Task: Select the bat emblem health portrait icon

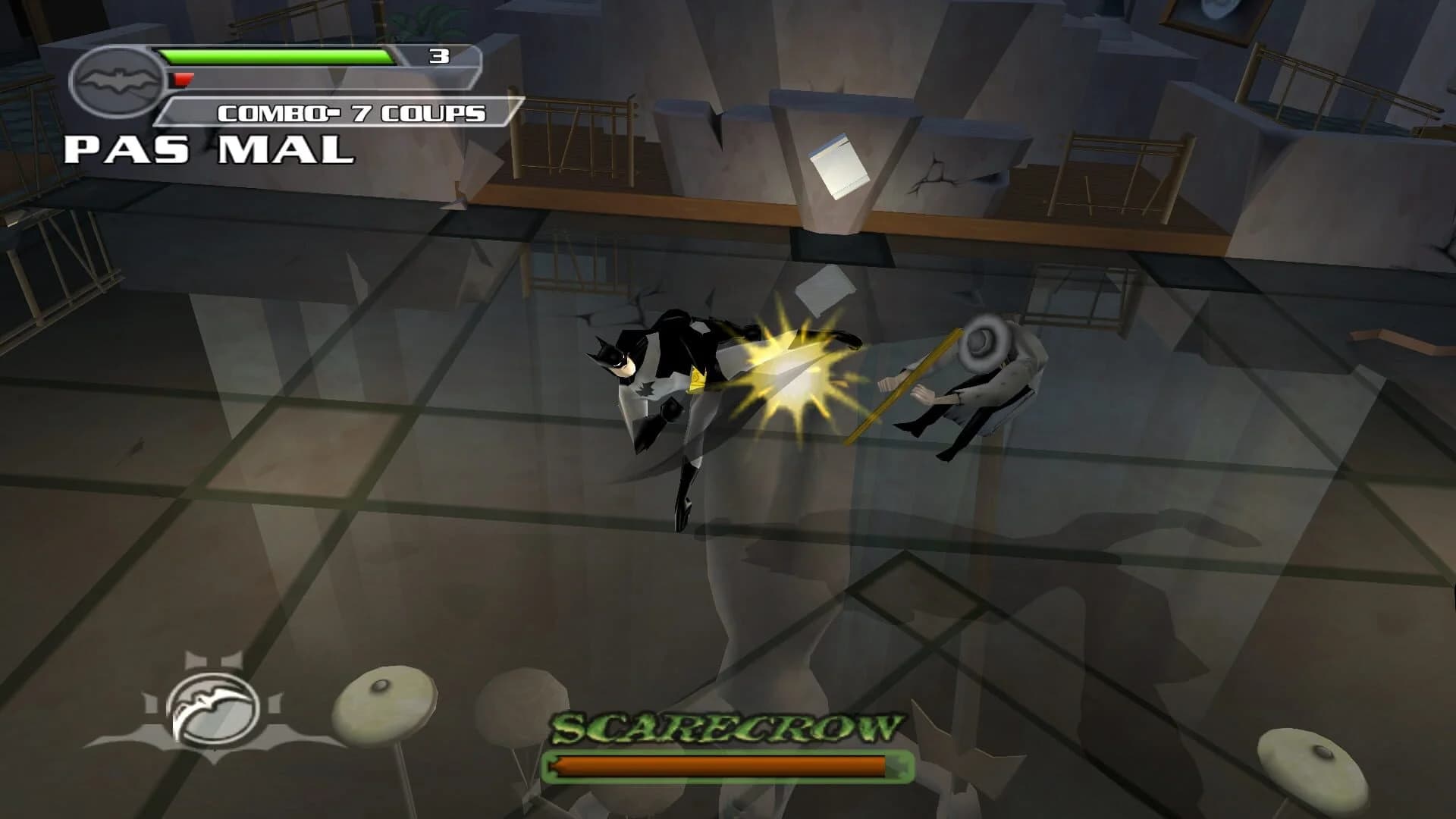Action: pyautogui.click(x=121, y=80)
